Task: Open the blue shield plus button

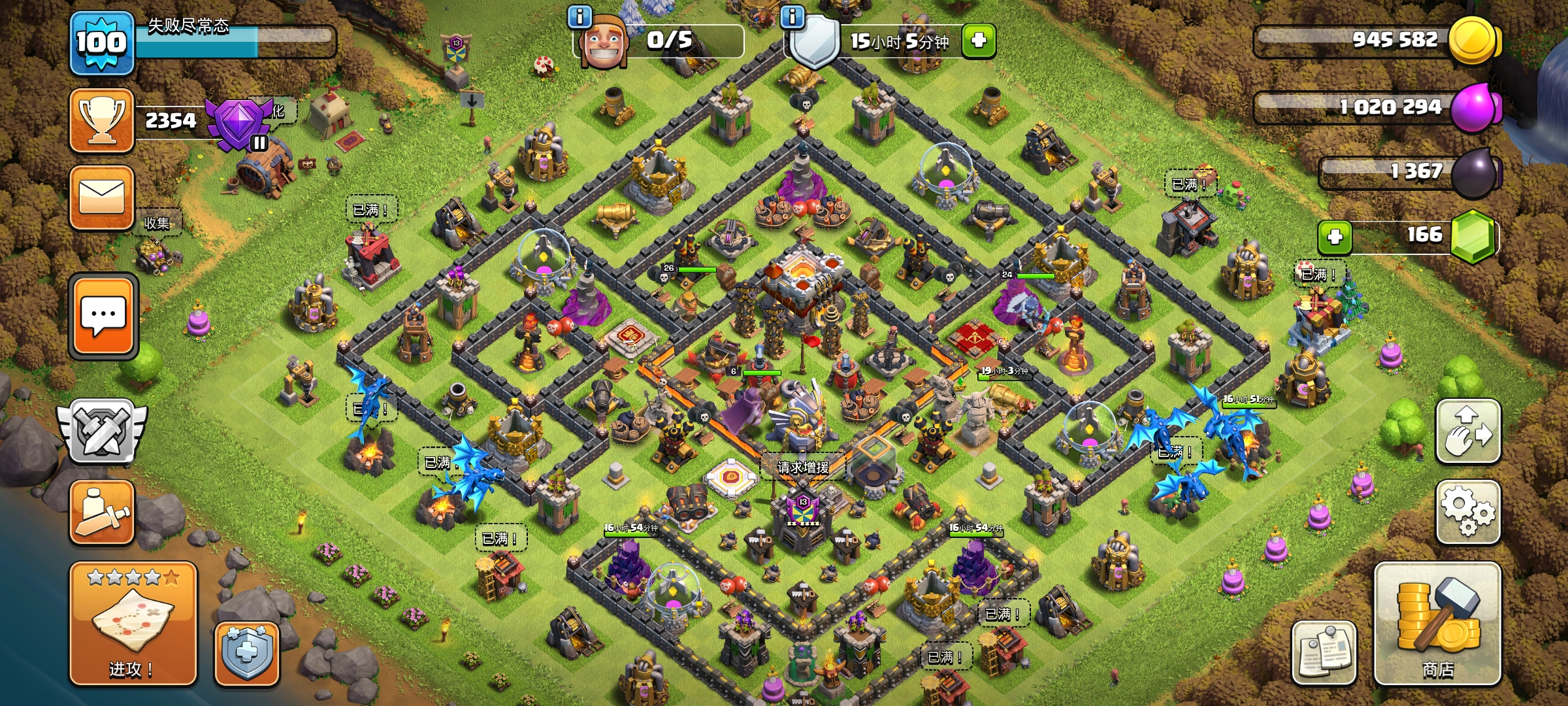Action: coord(247,653)
